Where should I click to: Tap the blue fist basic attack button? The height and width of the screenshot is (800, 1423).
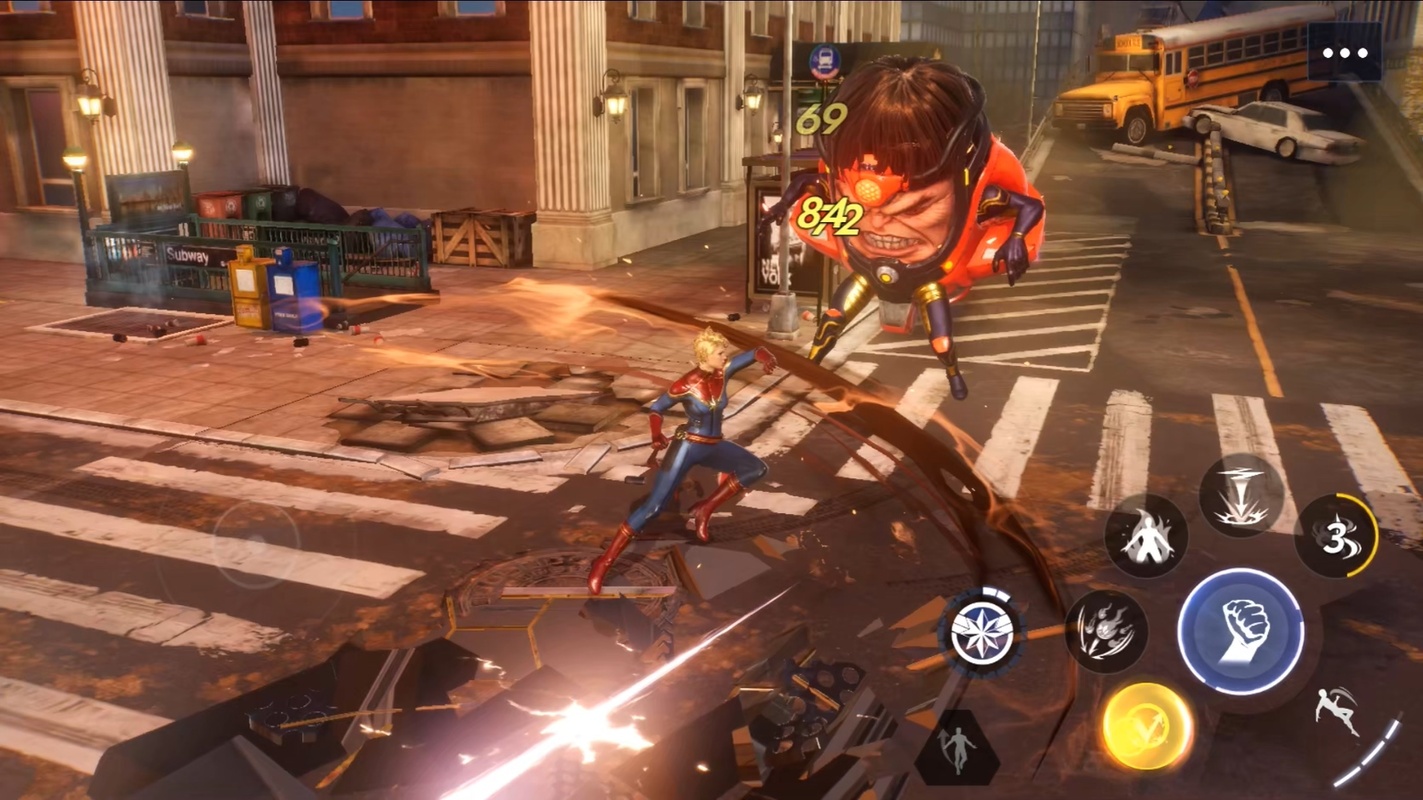click(x=1240, y=632)
